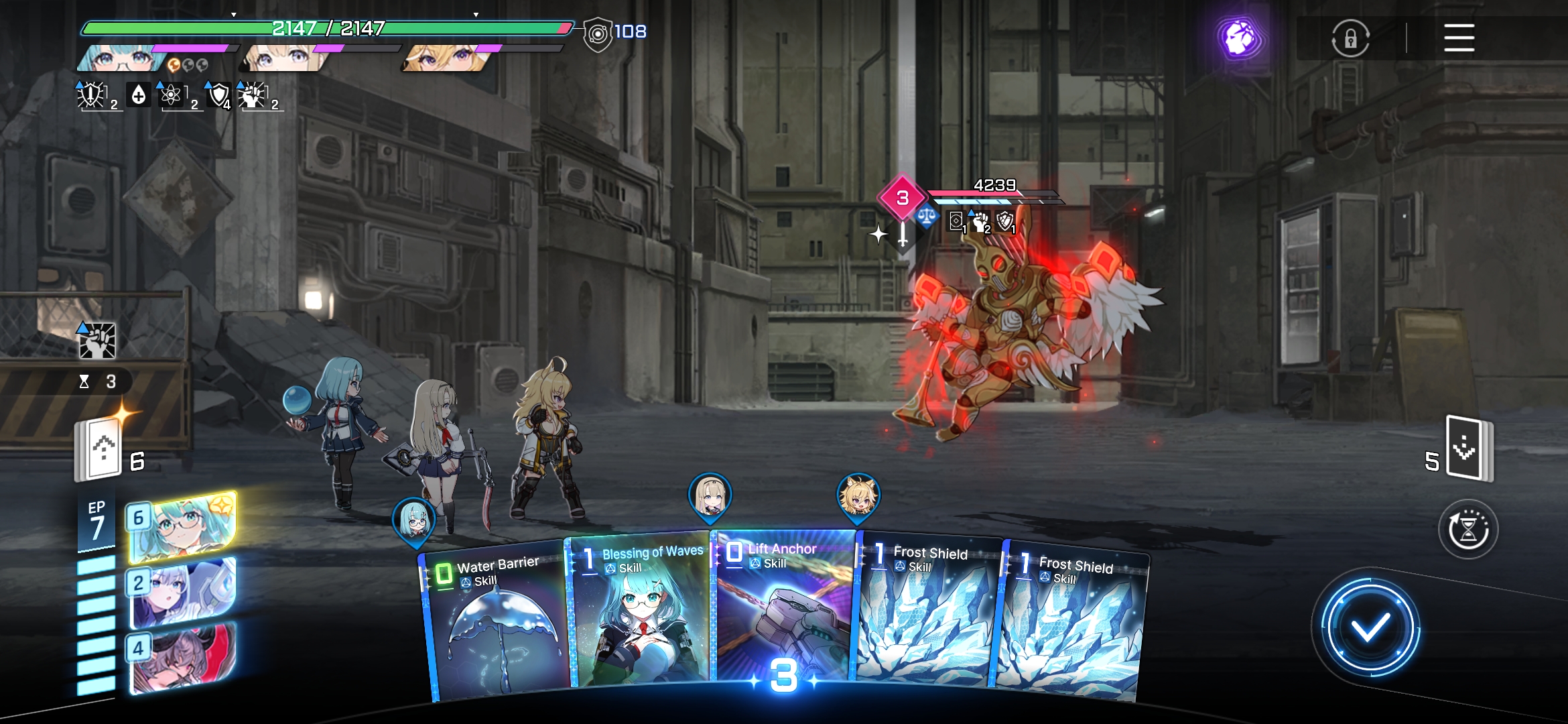Image resolution: width=1568 pixels, height=724 pixels.
Task: Activate the cost 4 ego skill portrait
Action: [x=182, y=657]
